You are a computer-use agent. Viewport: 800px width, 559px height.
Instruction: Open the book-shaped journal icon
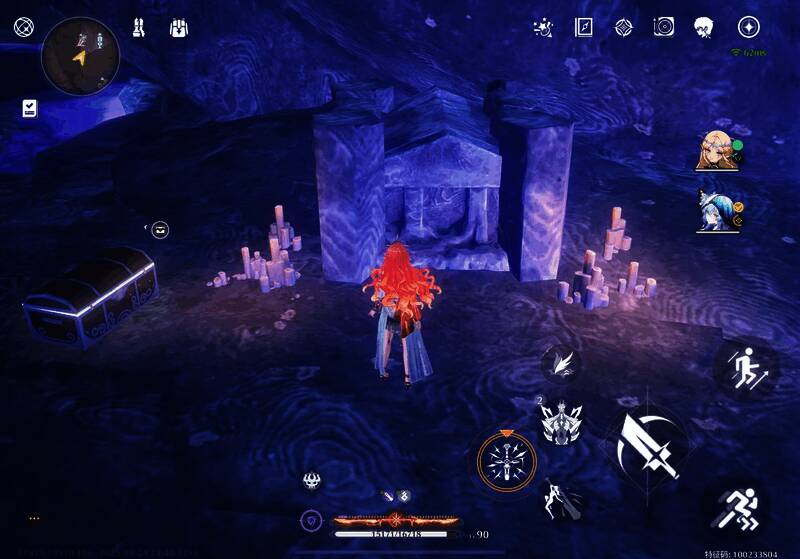584,27
